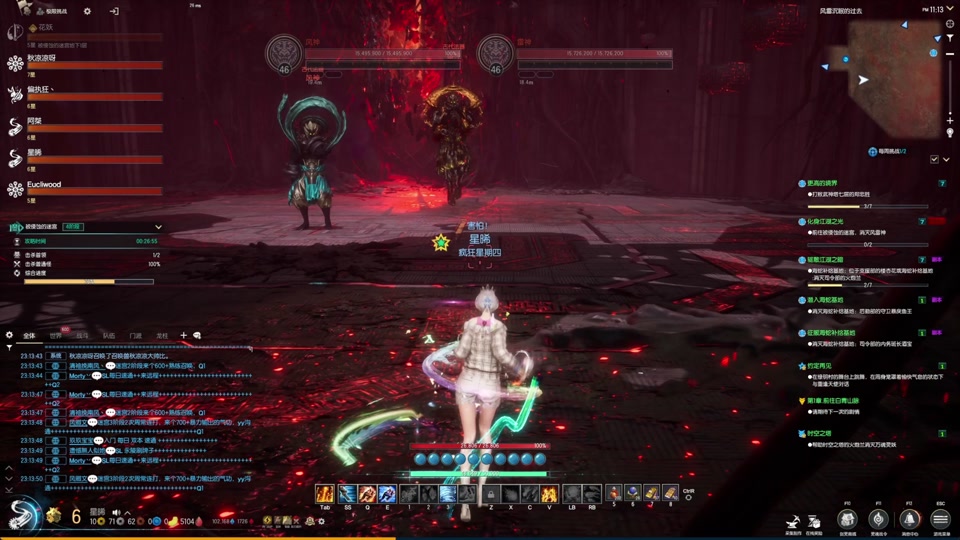Viewport: 960px width, 540px height.
Task: Open chat settings gear icon
Action: tap(9, 335)
